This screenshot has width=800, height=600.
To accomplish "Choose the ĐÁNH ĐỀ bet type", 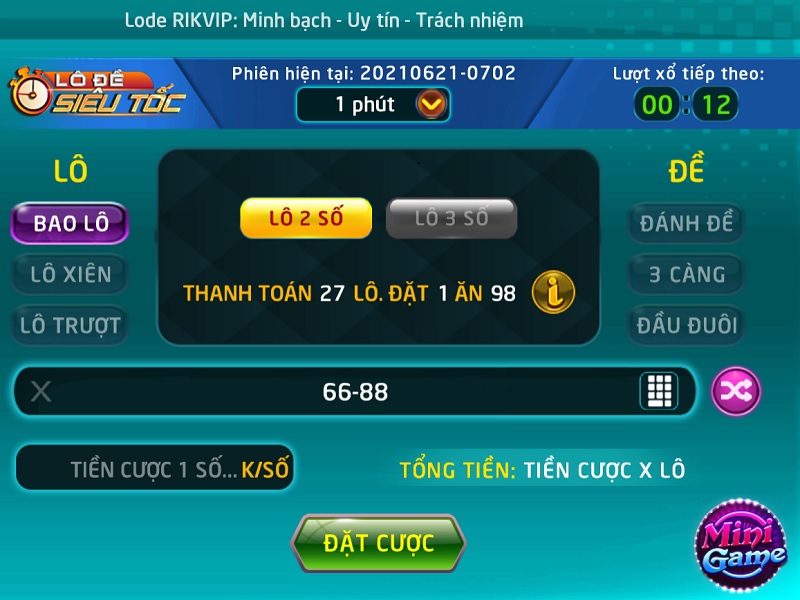I will [686, 223].
